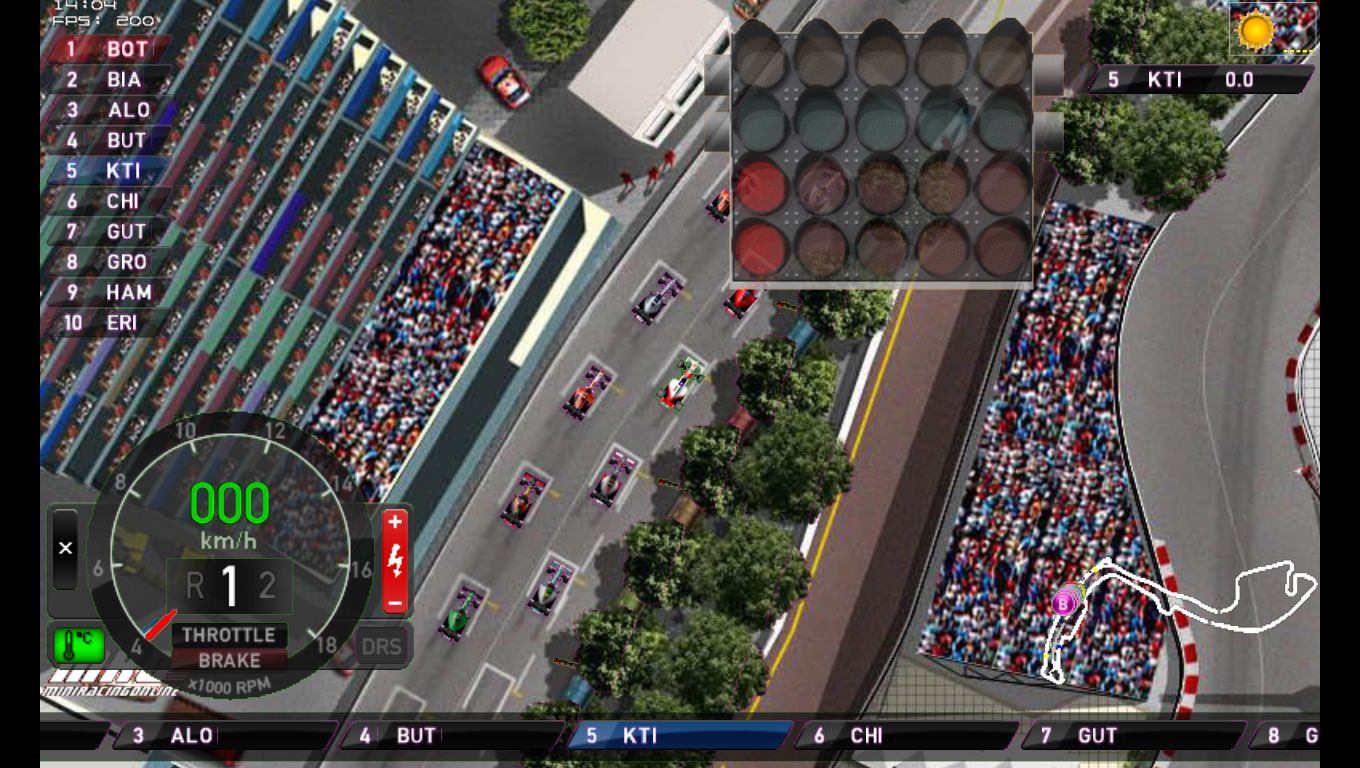Toggle the DRS button

point(381,647)
